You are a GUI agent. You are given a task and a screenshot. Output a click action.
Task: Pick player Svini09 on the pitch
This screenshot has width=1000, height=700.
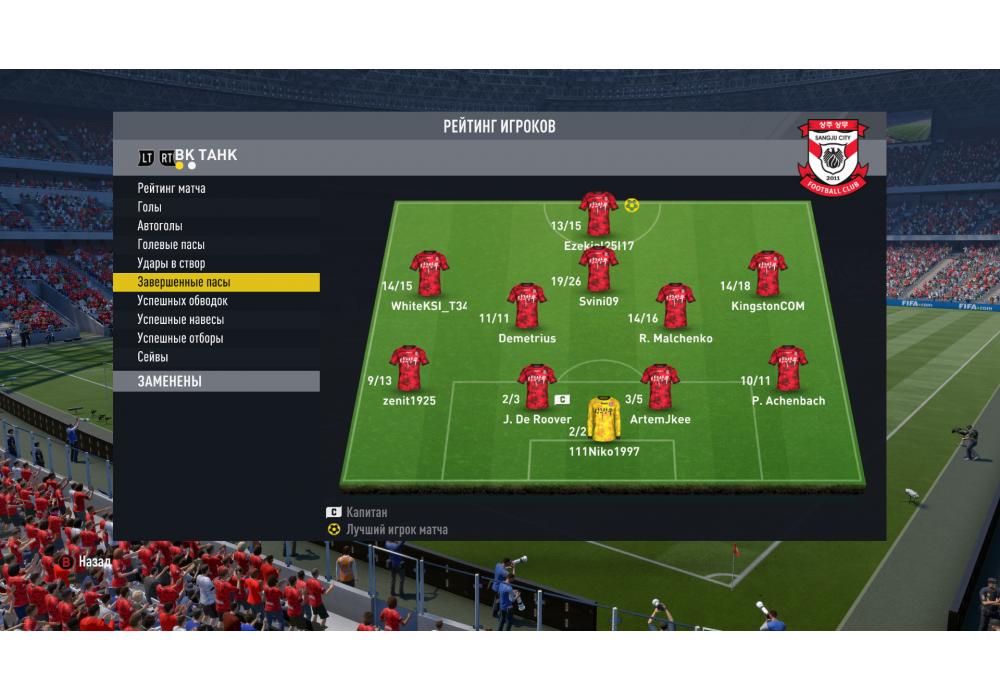pos(598,270)
